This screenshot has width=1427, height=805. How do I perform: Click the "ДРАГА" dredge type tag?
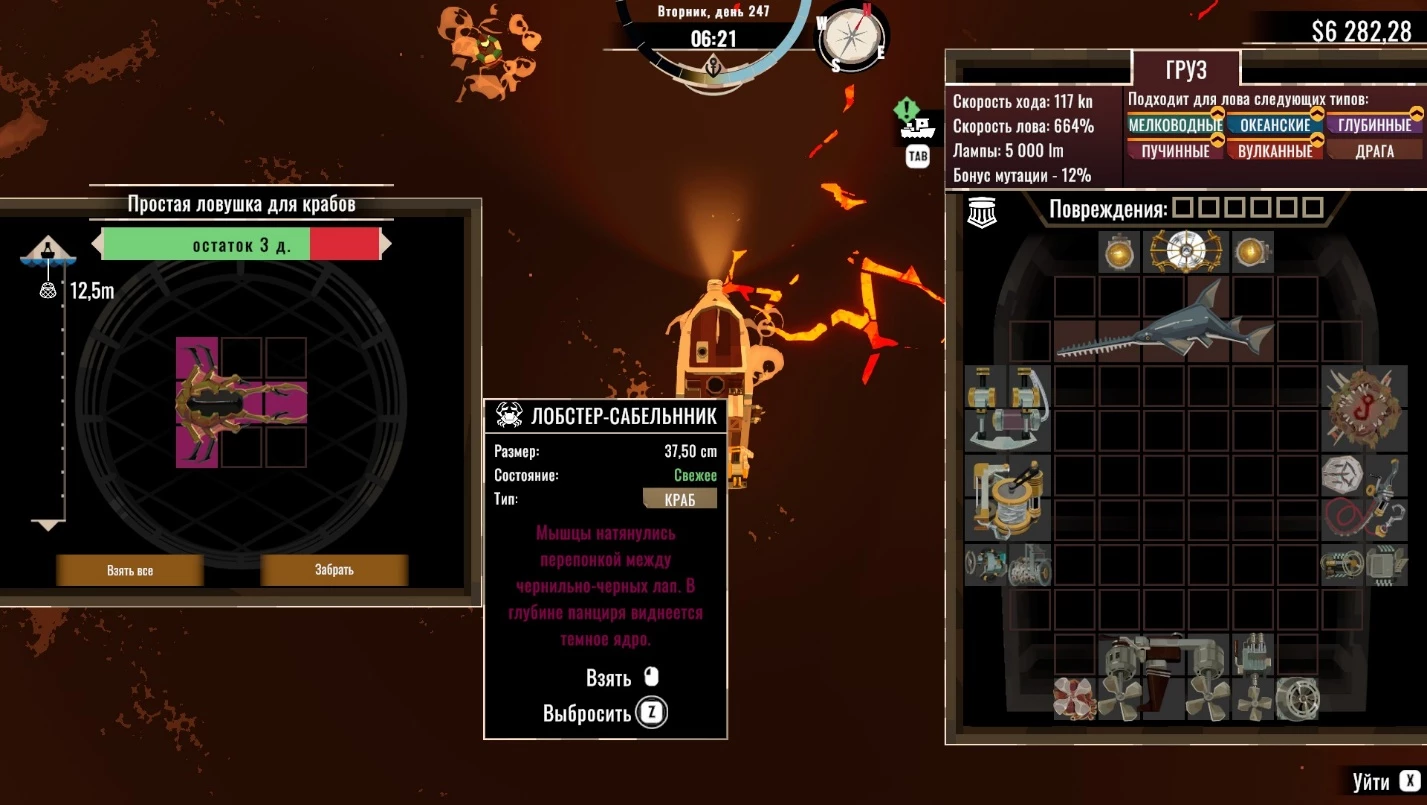click(1375, 151)
